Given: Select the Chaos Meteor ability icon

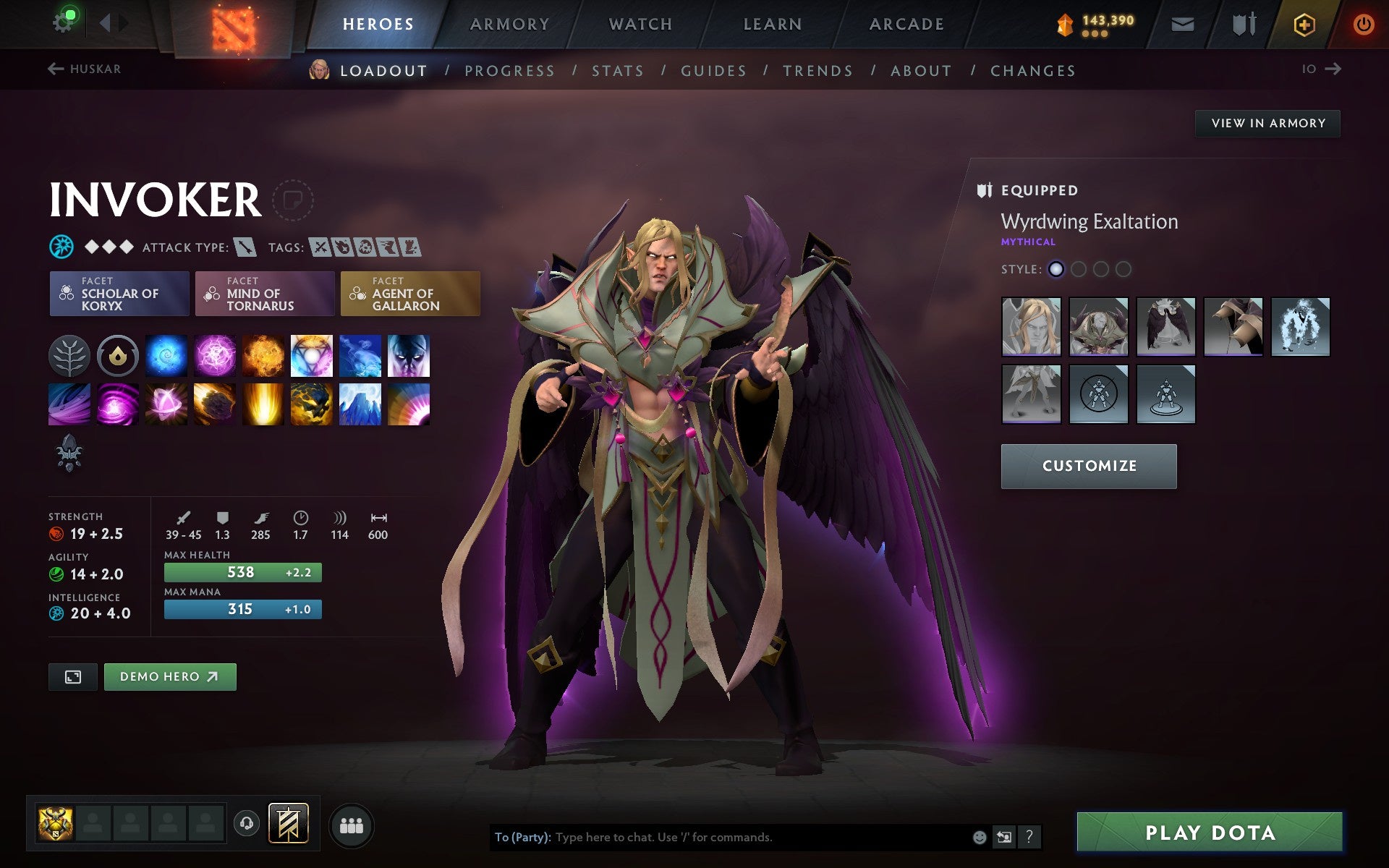Looking at the screenshot, I should (x=214, y=404).
